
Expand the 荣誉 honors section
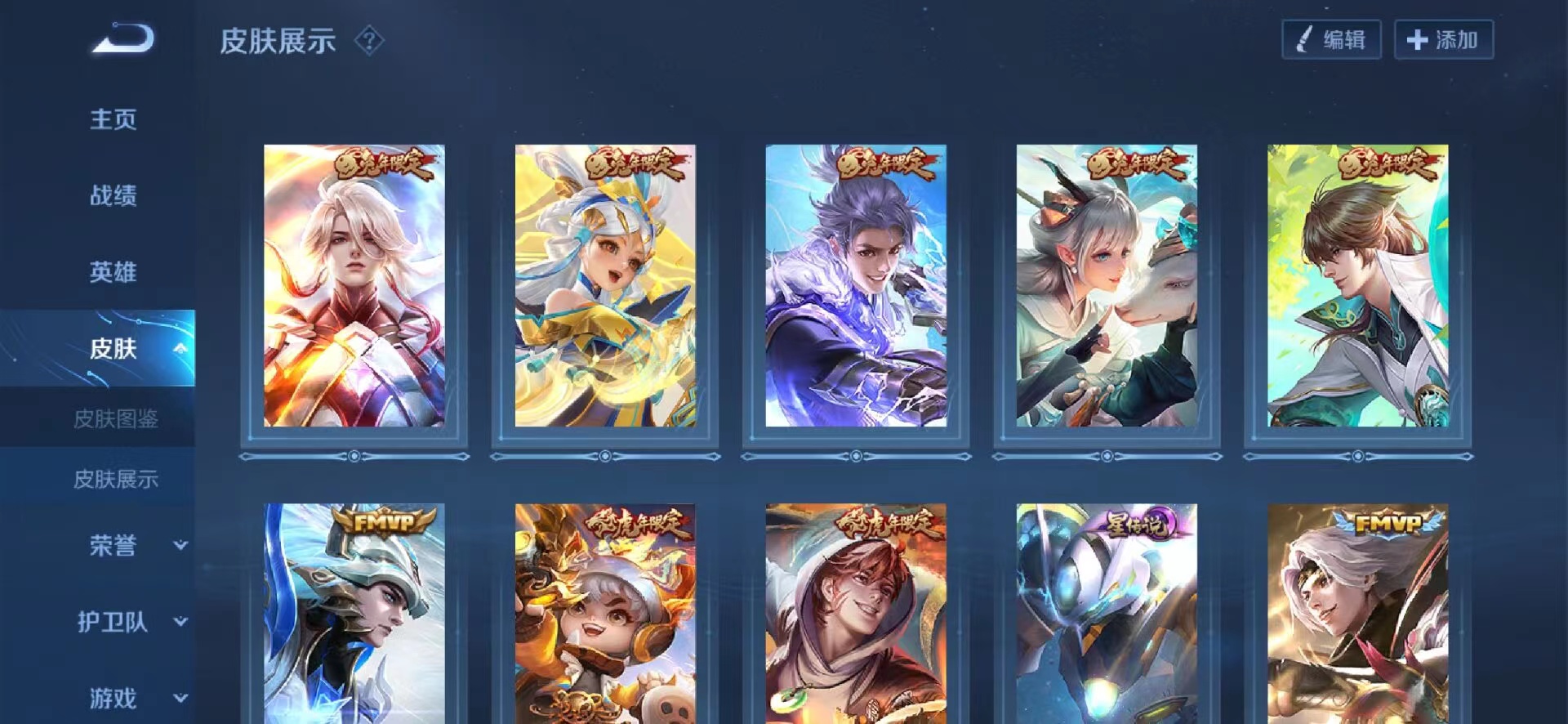click(x=180, y=545)
